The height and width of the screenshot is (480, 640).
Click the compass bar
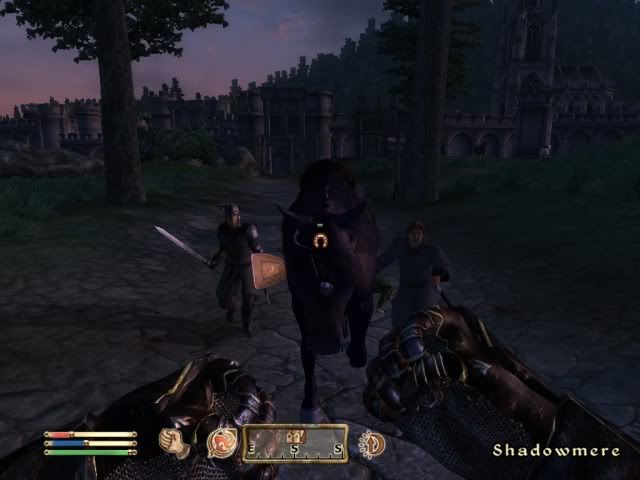[x=295, y=444]
